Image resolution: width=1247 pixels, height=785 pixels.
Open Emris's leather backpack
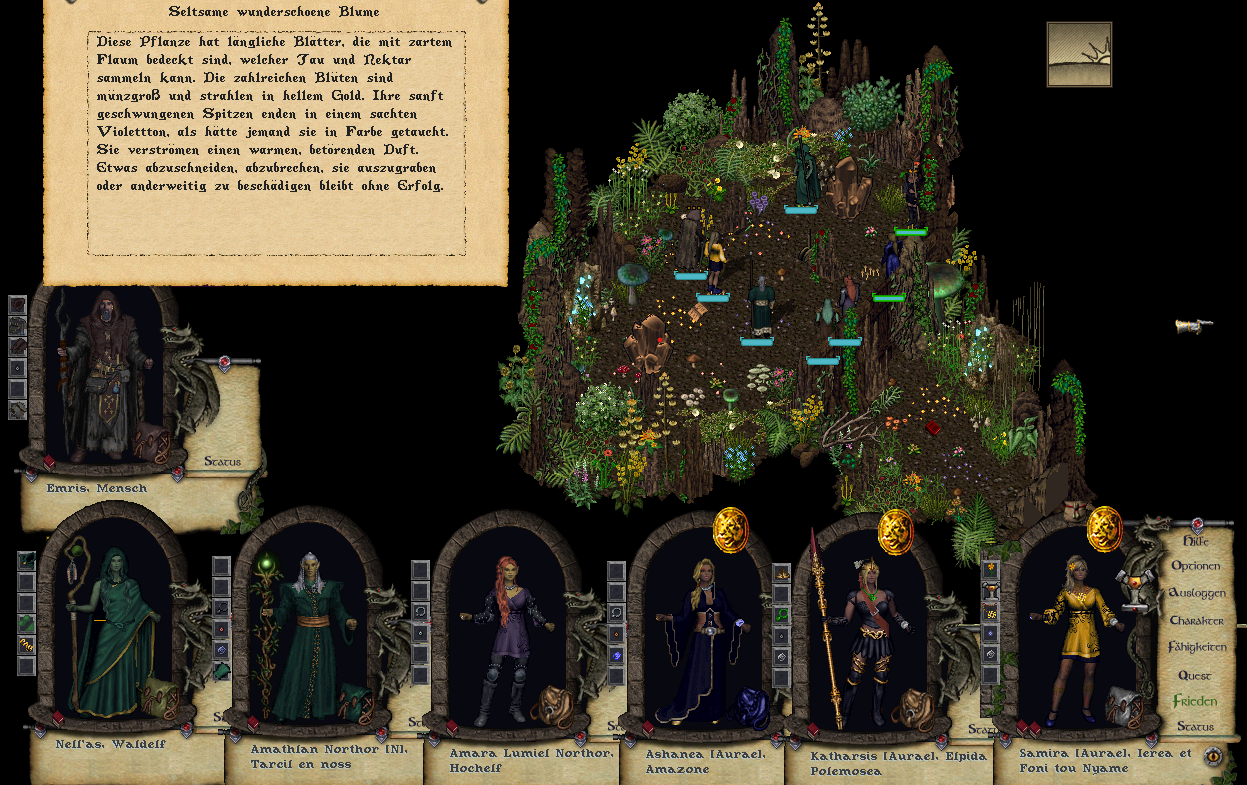click(150, 441)
